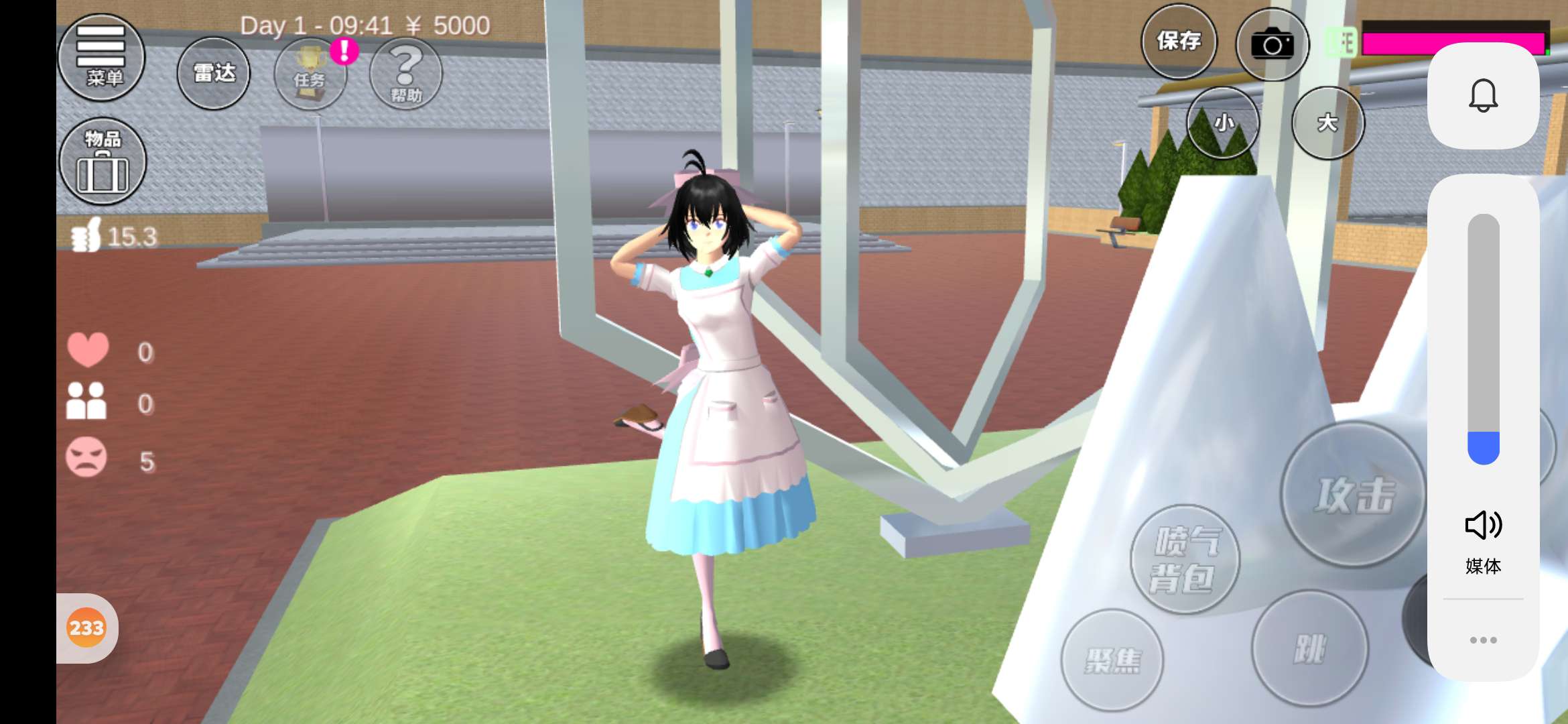
Task: Mute media via the speaker icon
Action: click(x=1483, y=525)
